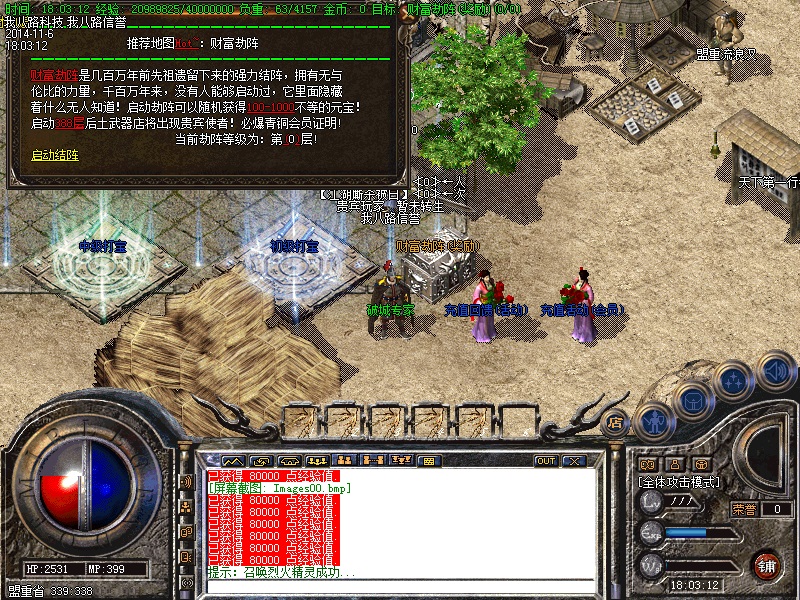Close the chat panel with X
800x600 pixels.
574,461
